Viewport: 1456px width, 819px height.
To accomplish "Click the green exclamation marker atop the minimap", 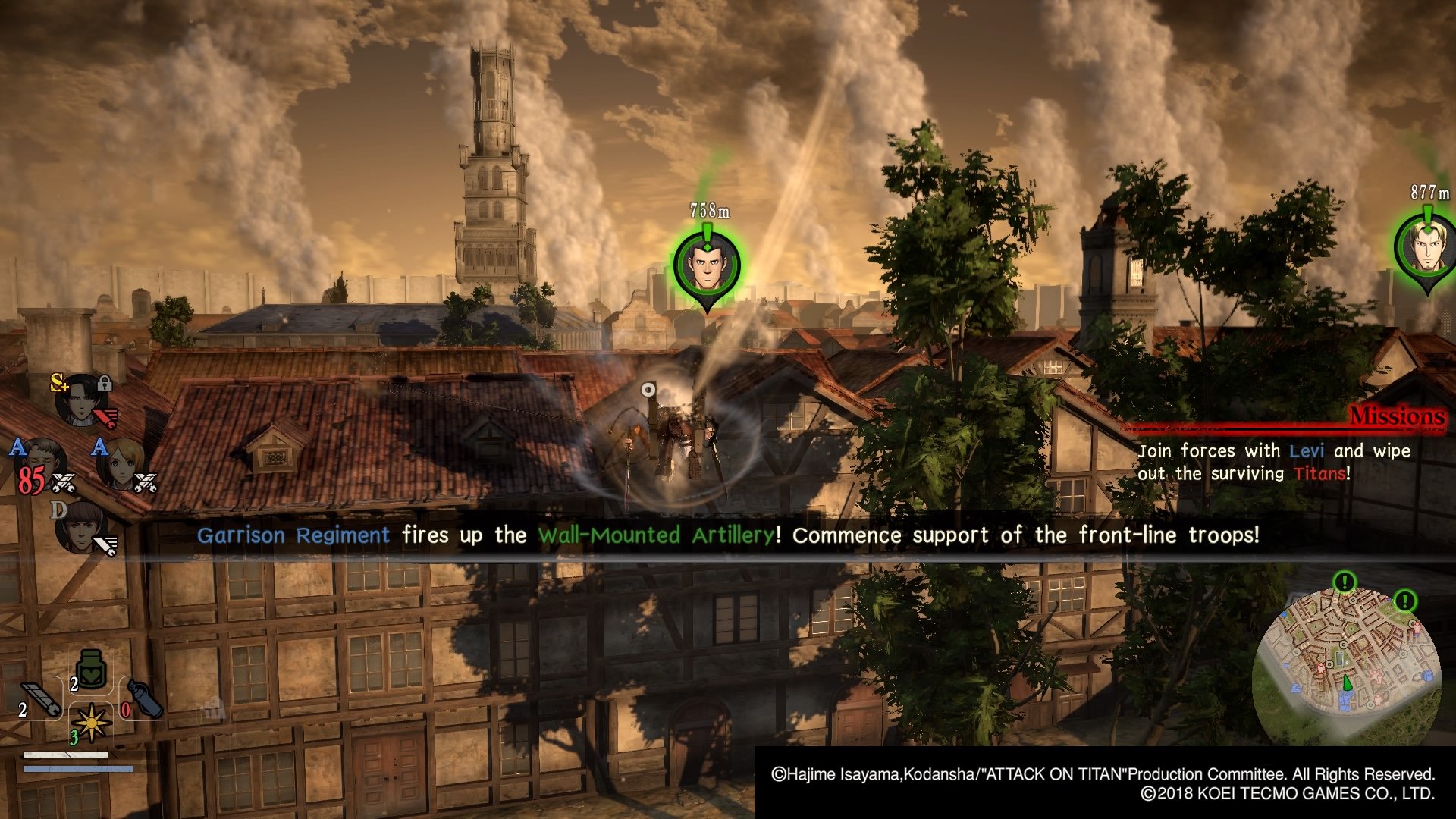I will pos(1345,580).
